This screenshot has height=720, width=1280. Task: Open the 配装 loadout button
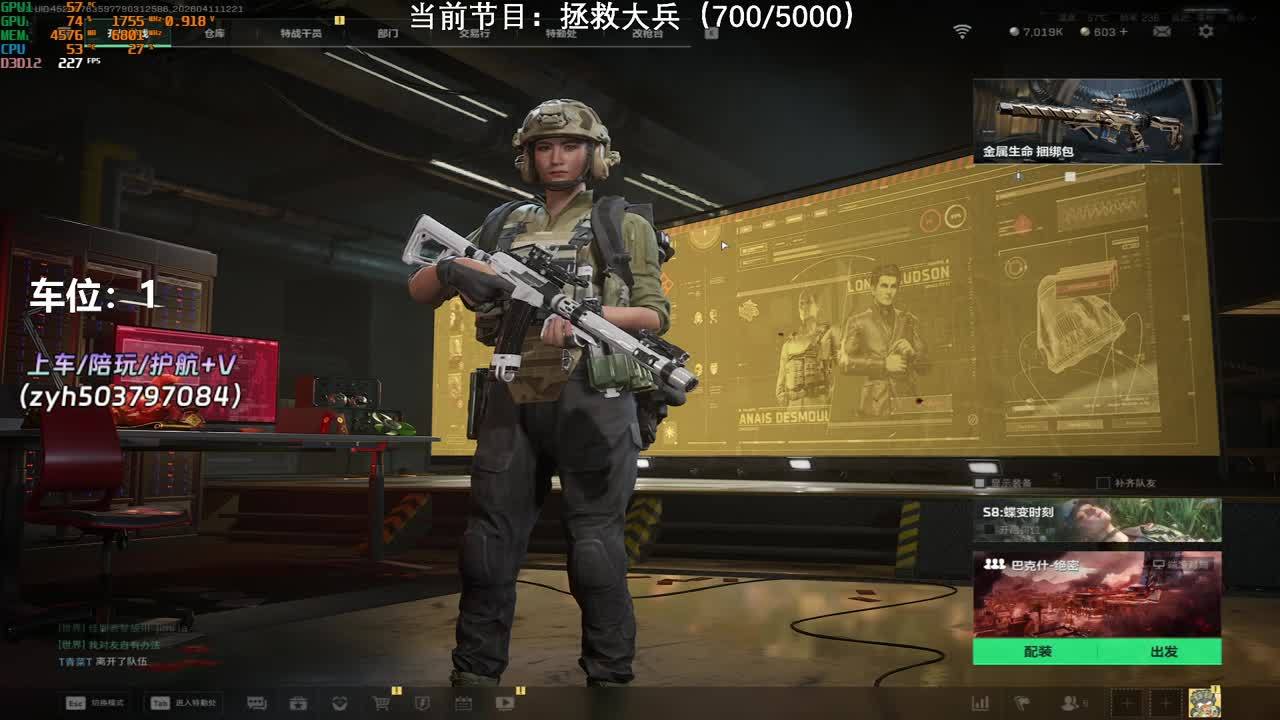point(1037,652)
